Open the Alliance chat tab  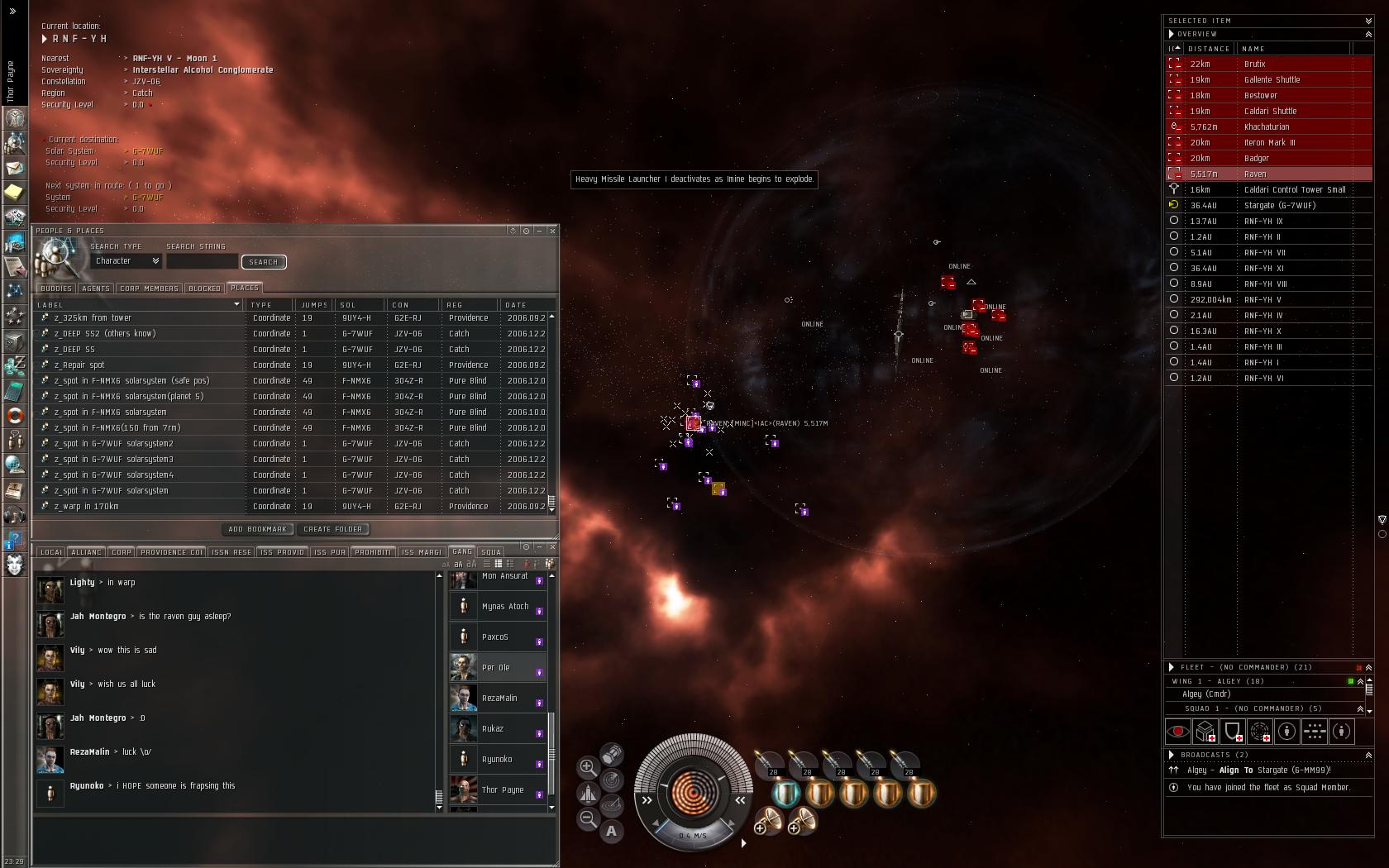[x=86, y=552]
